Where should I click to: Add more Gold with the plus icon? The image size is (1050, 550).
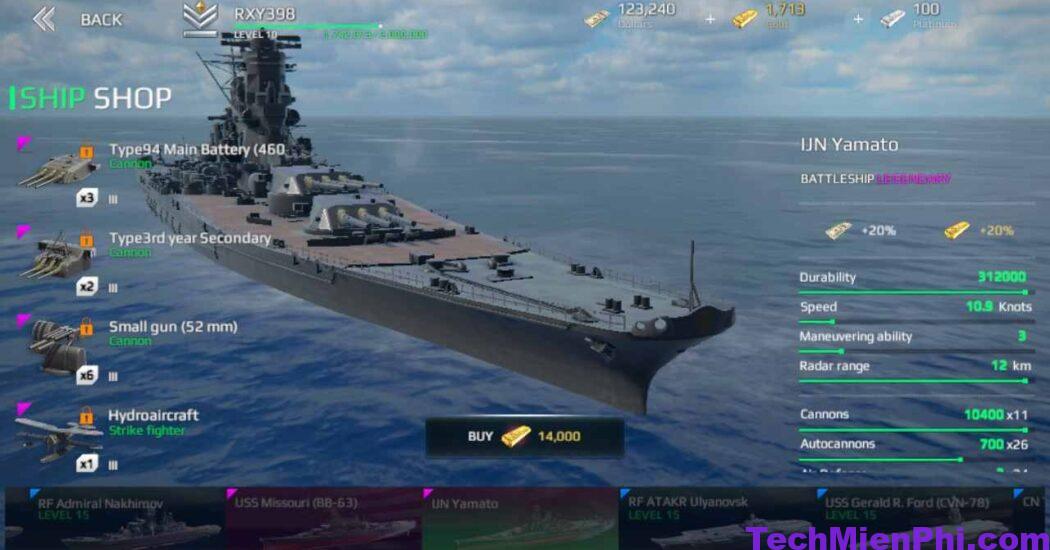point(858,19)
